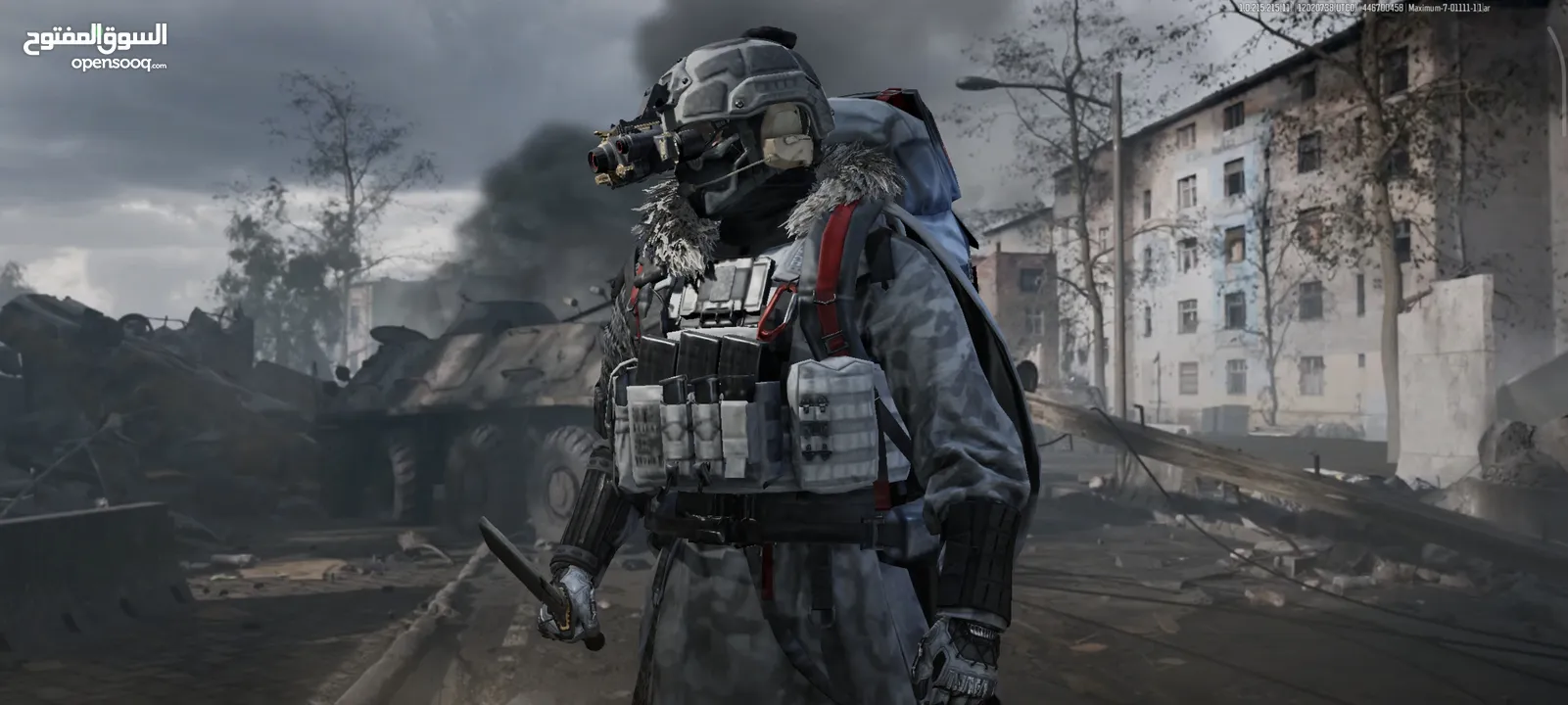This screenshot has height=705, width=1568.
Task: Click the OpenSooq logo watermark
Action: point(95,47)
